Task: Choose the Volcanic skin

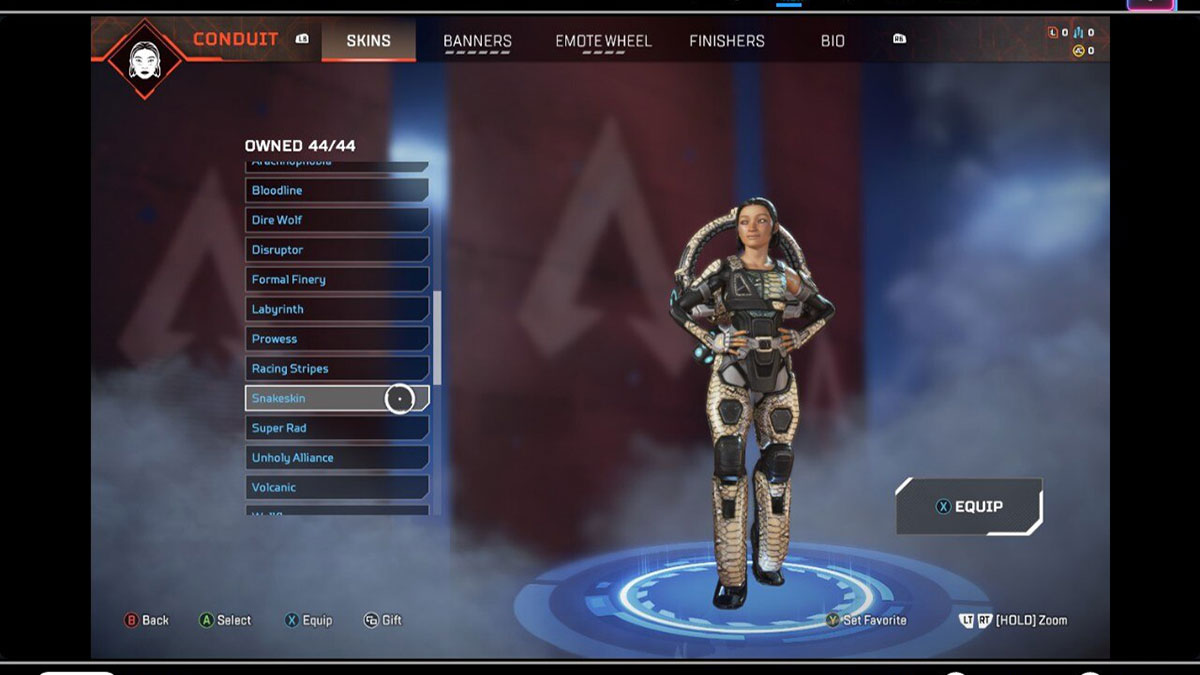Action: [x=336, y=487]
